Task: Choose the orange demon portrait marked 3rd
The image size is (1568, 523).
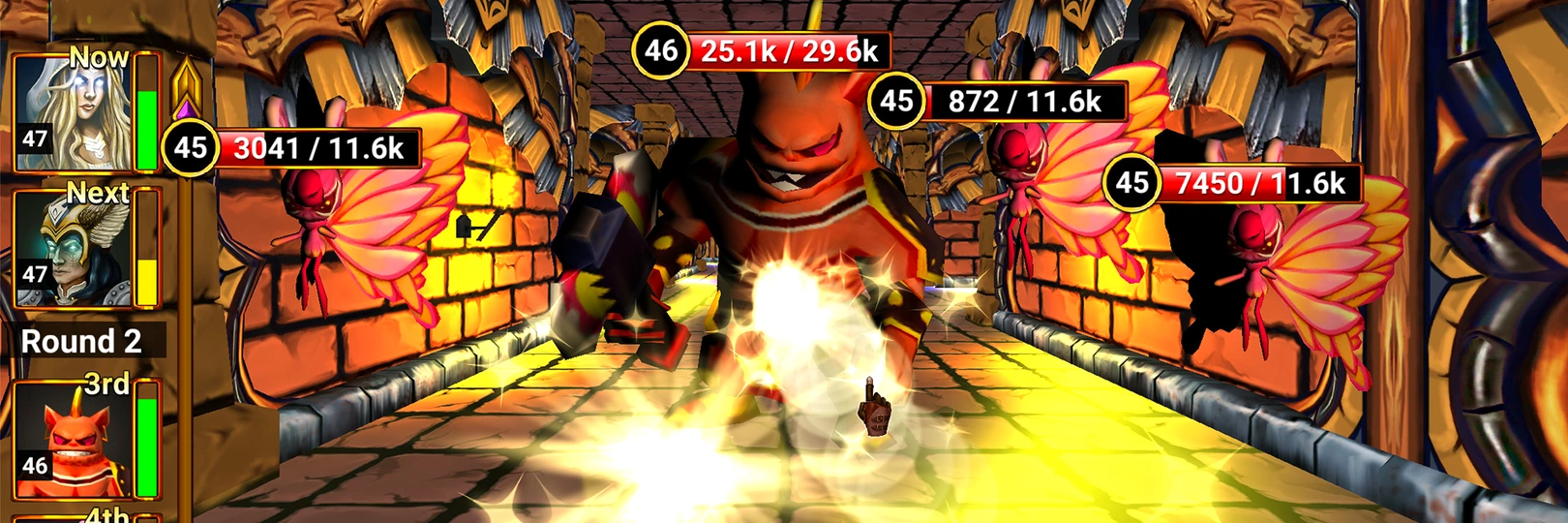Action: (74, 438)
